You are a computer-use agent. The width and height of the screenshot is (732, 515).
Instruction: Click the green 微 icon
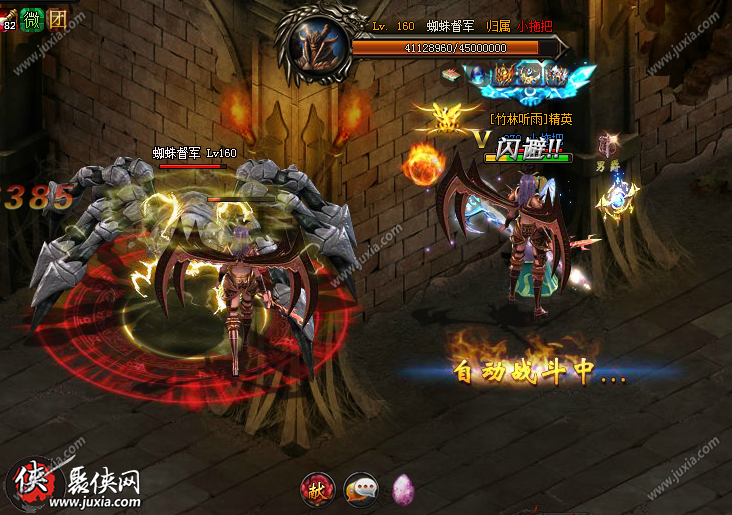(x=31, y=18)
